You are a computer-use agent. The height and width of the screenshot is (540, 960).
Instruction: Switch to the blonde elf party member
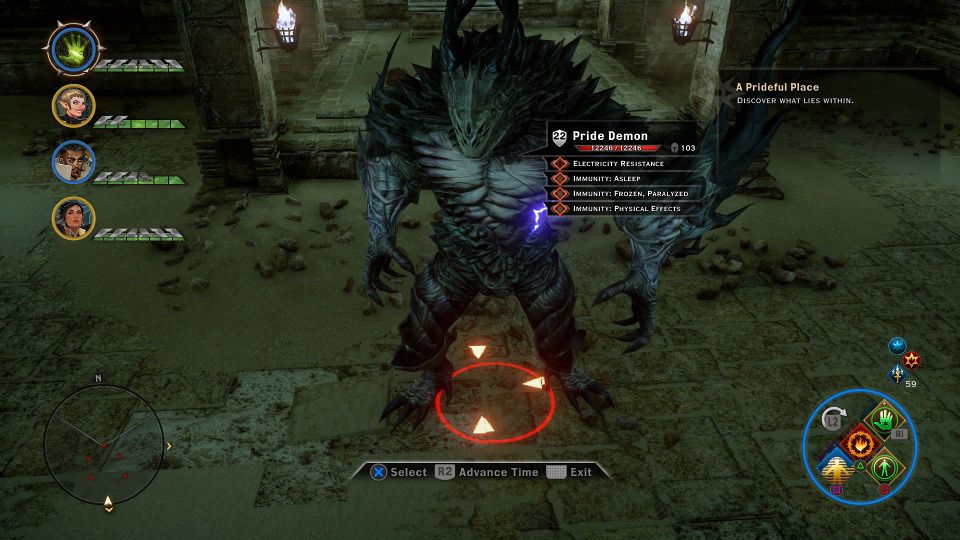click(74, 106)
